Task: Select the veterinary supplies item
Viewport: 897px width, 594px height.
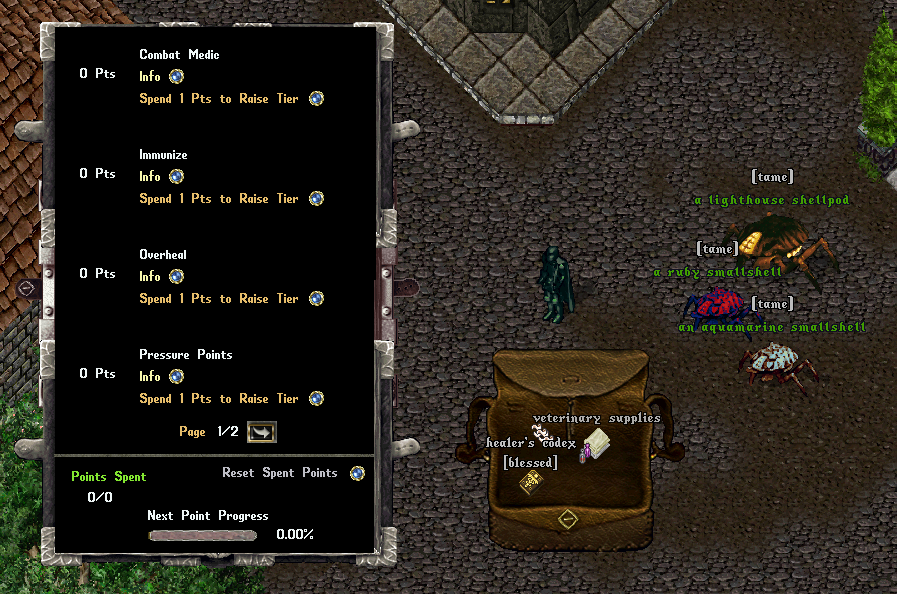Action: [x=598, y=441]
